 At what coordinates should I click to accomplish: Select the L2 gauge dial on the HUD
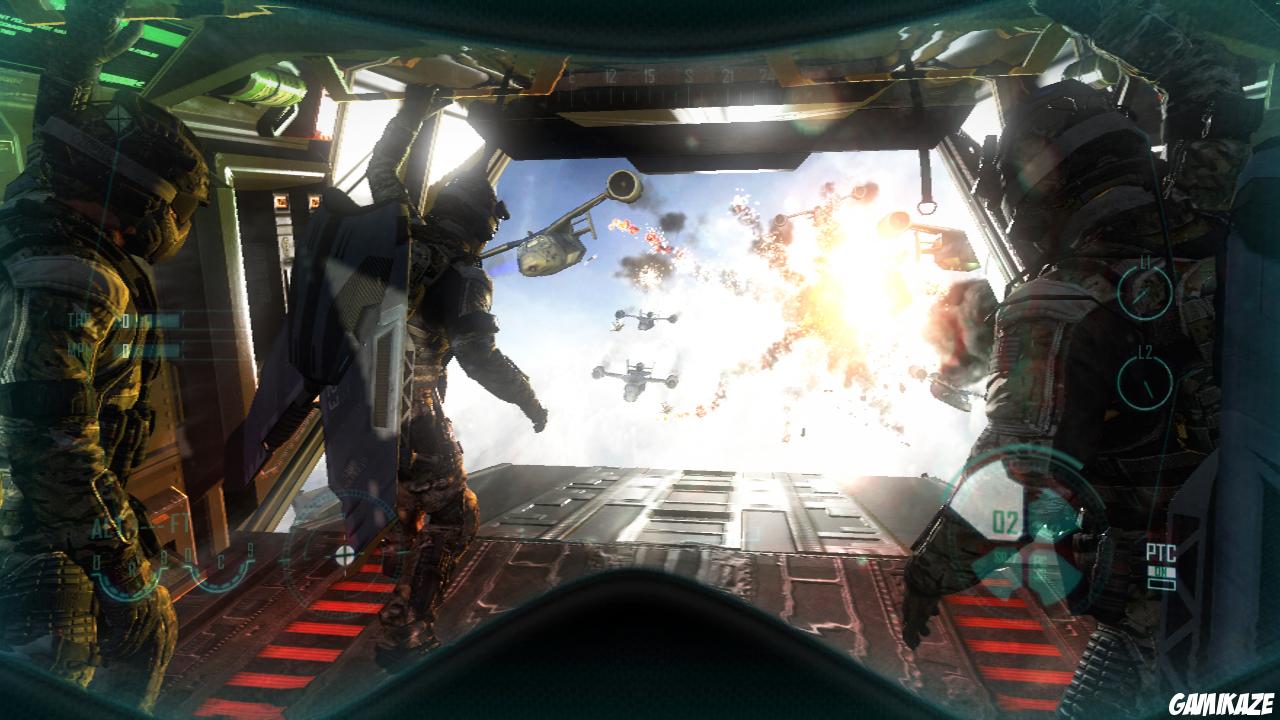[x=1144, y=381]
